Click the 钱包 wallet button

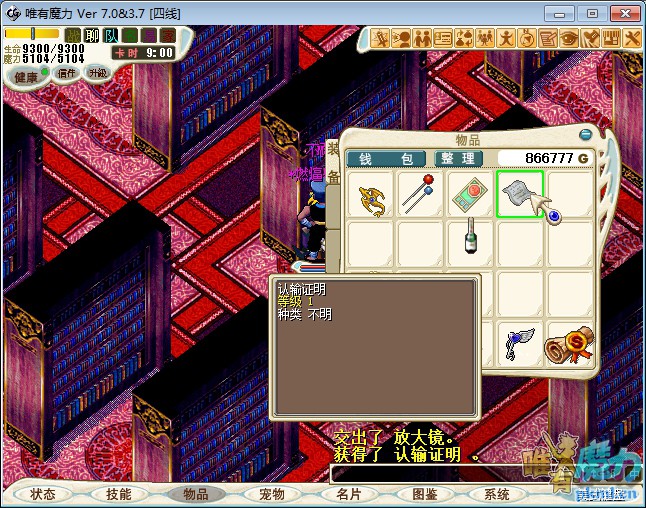point(386,159)
